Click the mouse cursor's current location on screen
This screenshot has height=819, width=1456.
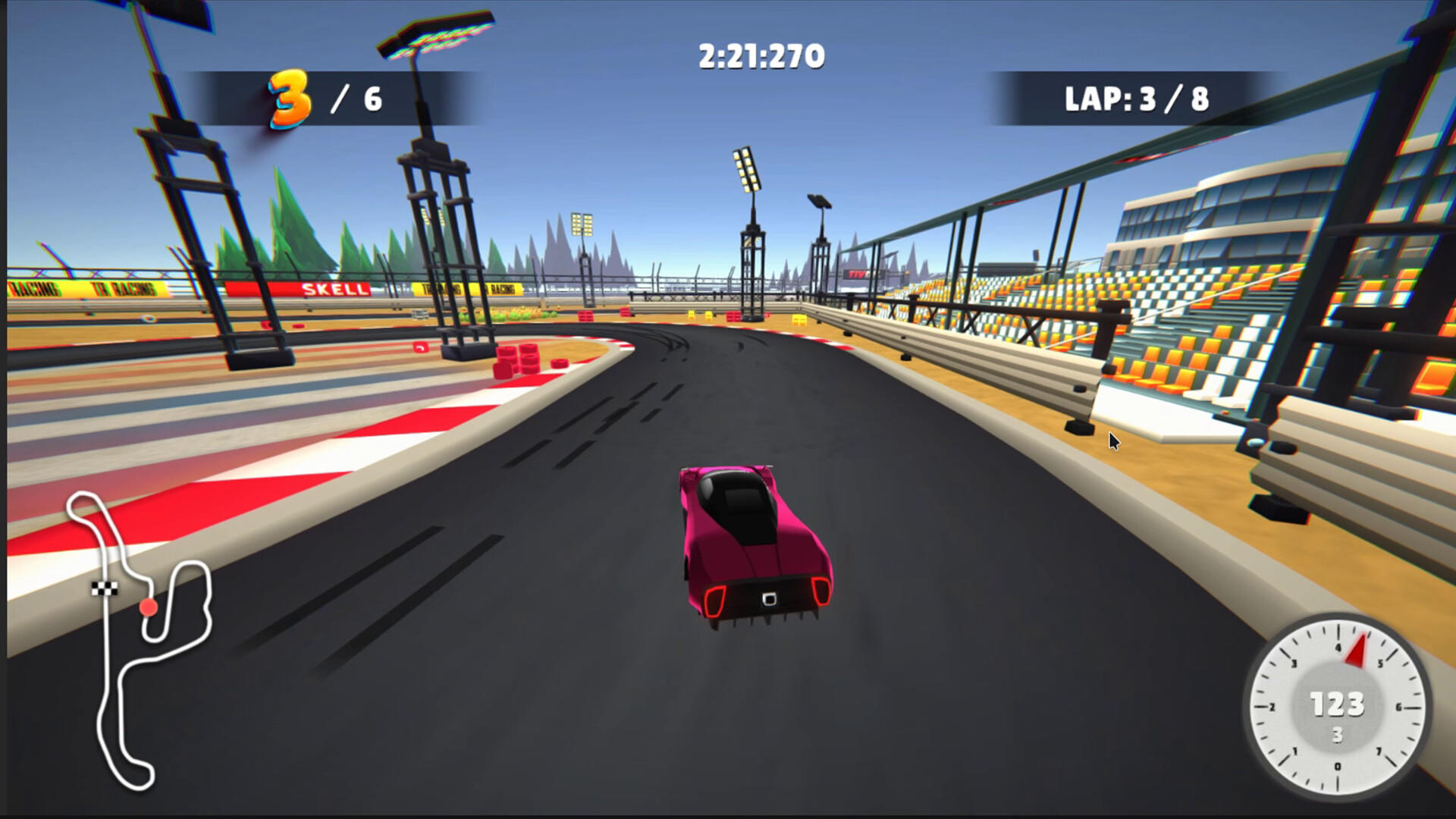point(1112,440)
